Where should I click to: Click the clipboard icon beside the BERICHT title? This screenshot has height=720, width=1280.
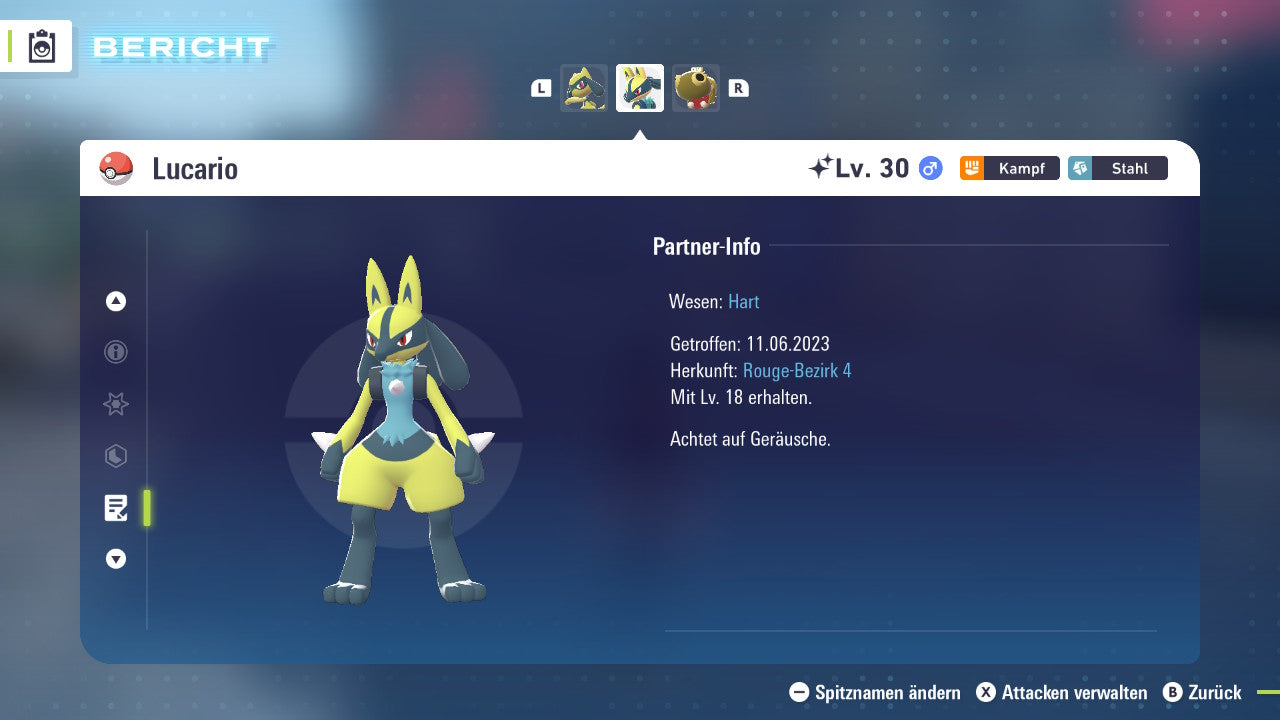[41, 46]
